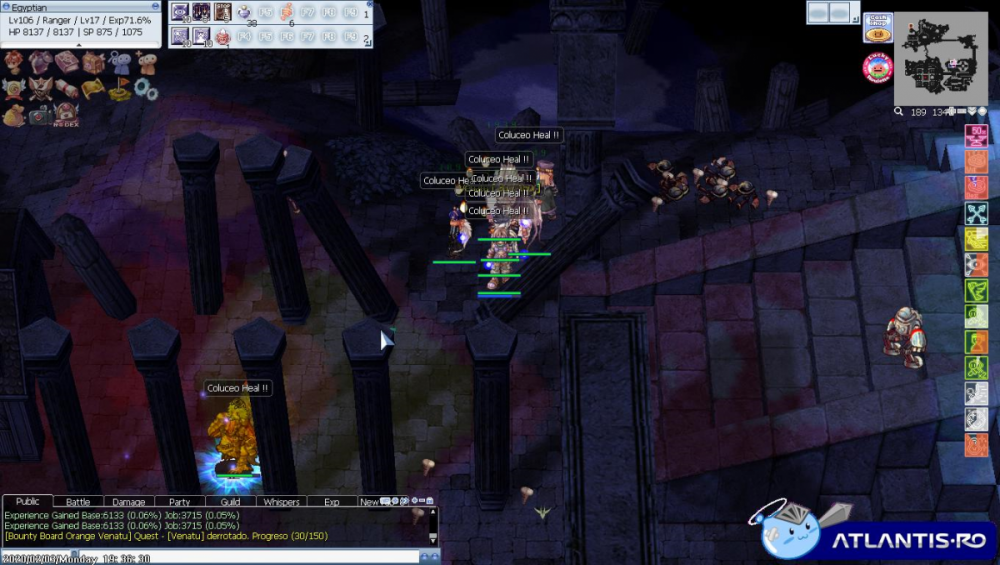
Task: Click the Lucky Roulette badge
Action: [877, 68]
